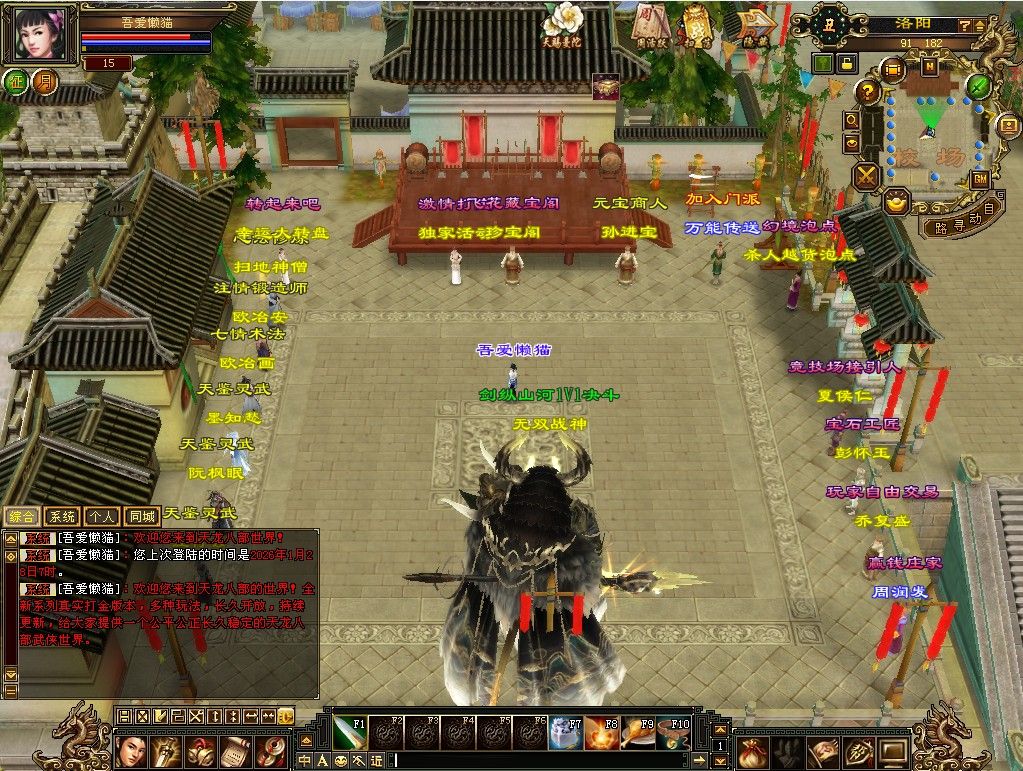1023x771 pixels.
Task: Click the crossed swords icon by minimap
Action: pos(865,177)
